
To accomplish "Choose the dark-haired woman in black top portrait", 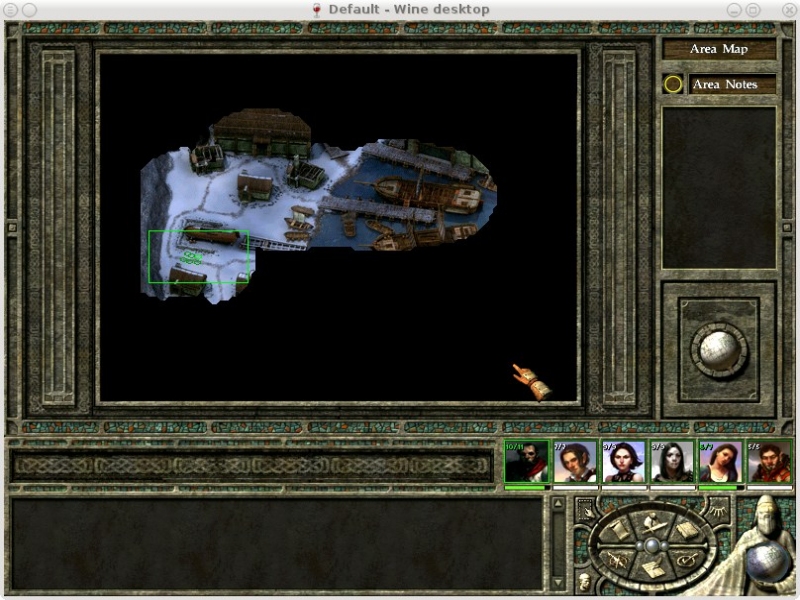I will (x=623, y=464).
